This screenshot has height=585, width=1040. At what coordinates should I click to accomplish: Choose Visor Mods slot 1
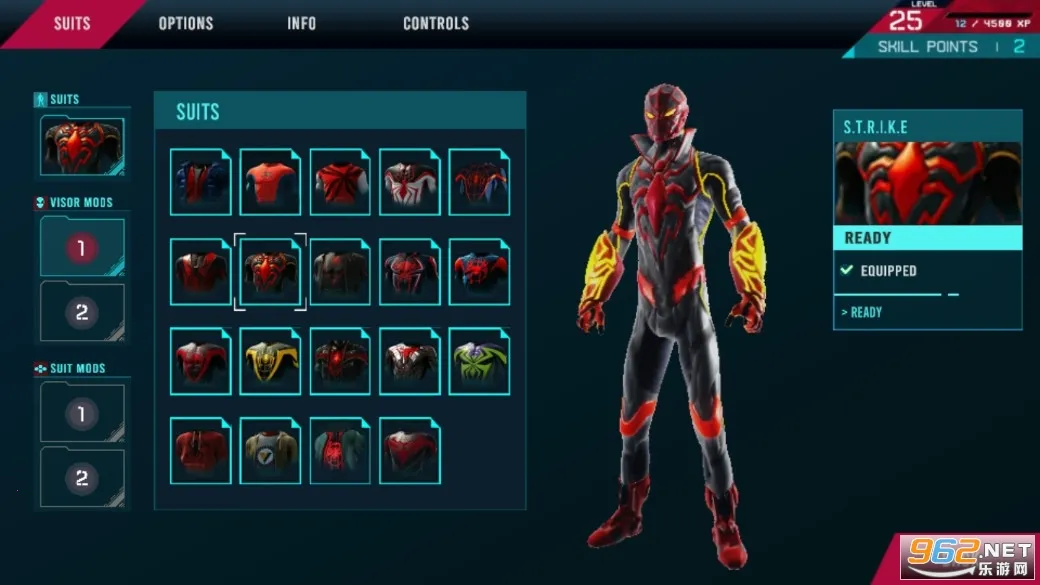pyautogui.click(x=82, y=248)
